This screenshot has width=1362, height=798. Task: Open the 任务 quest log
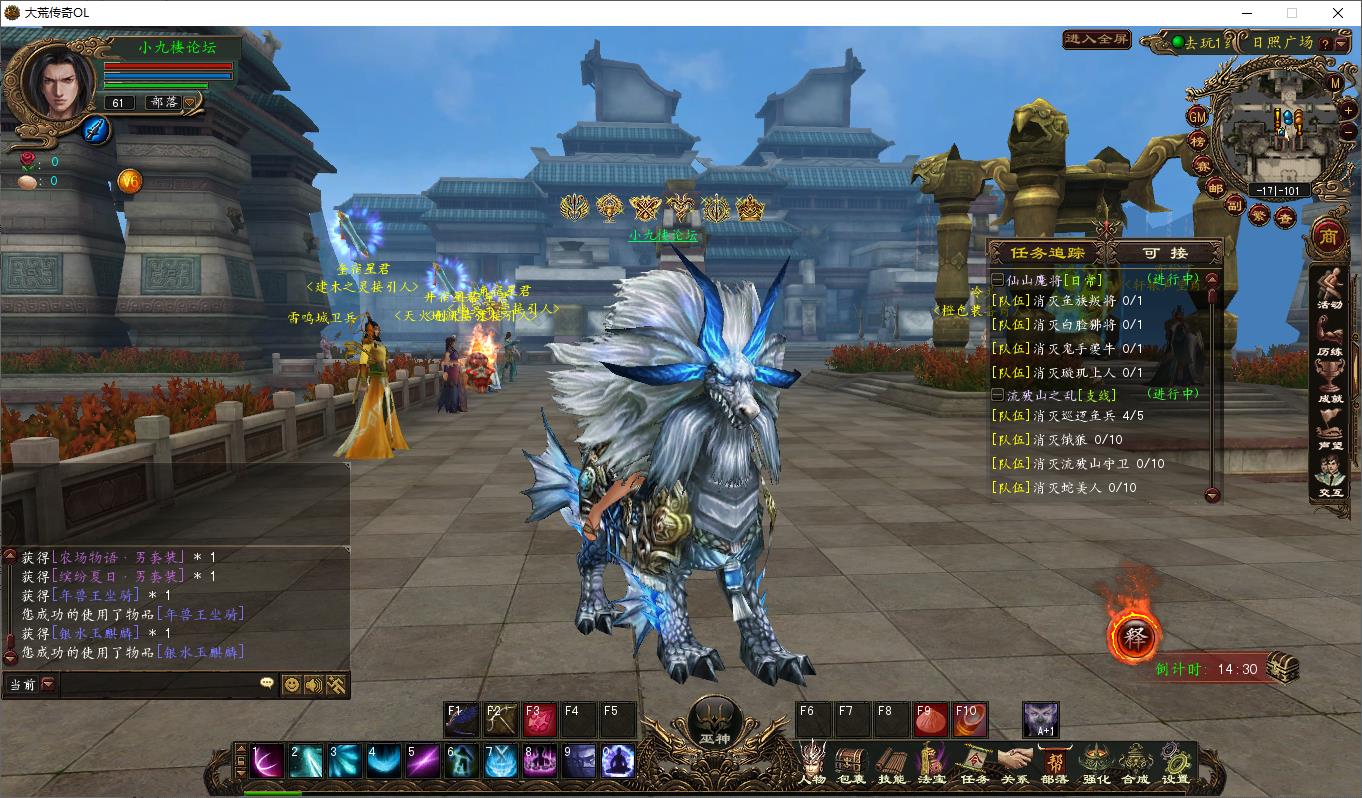click(974, 763)
